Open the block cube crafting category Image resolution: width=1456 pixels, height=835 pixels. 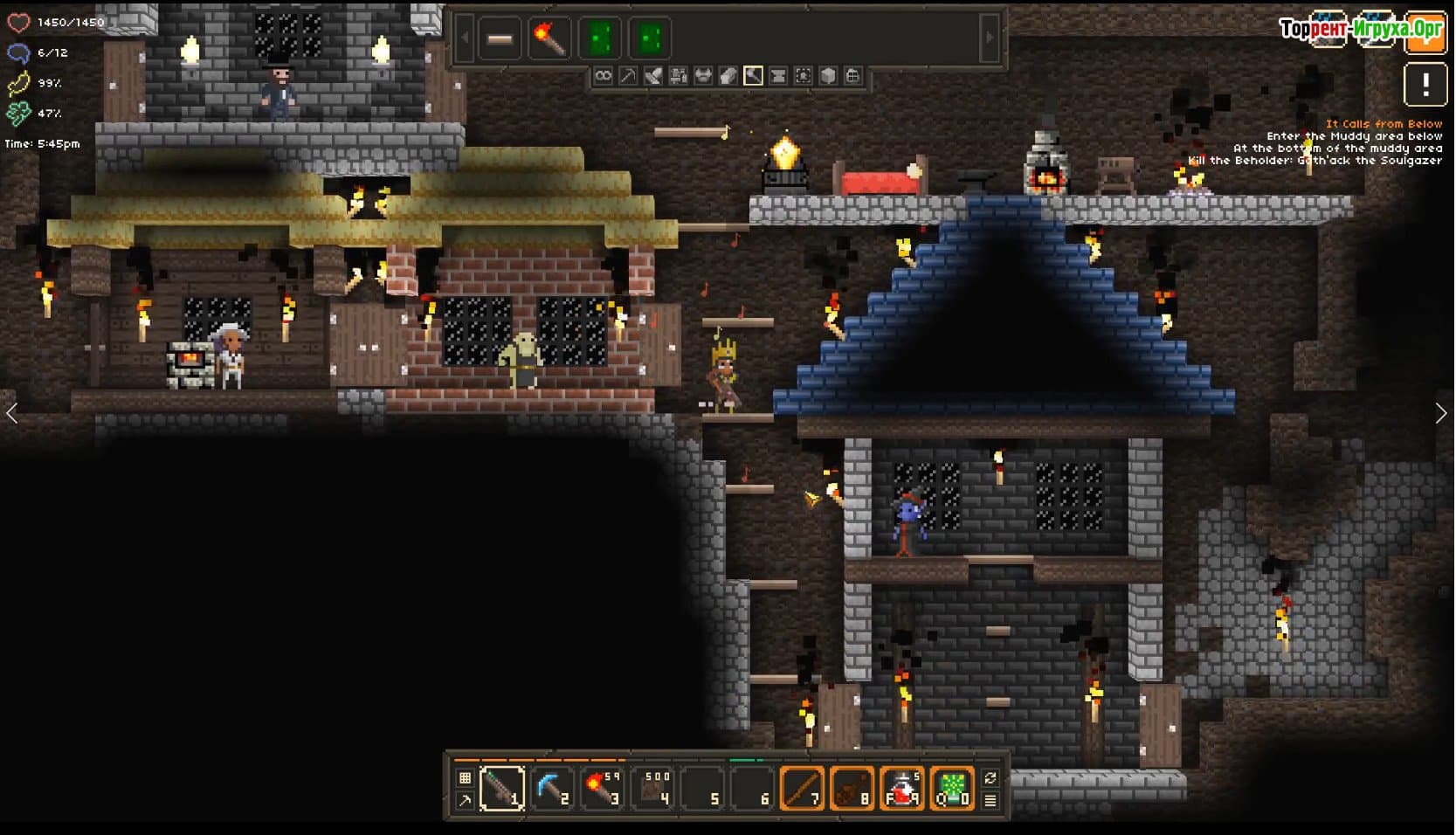click(828, 76)
